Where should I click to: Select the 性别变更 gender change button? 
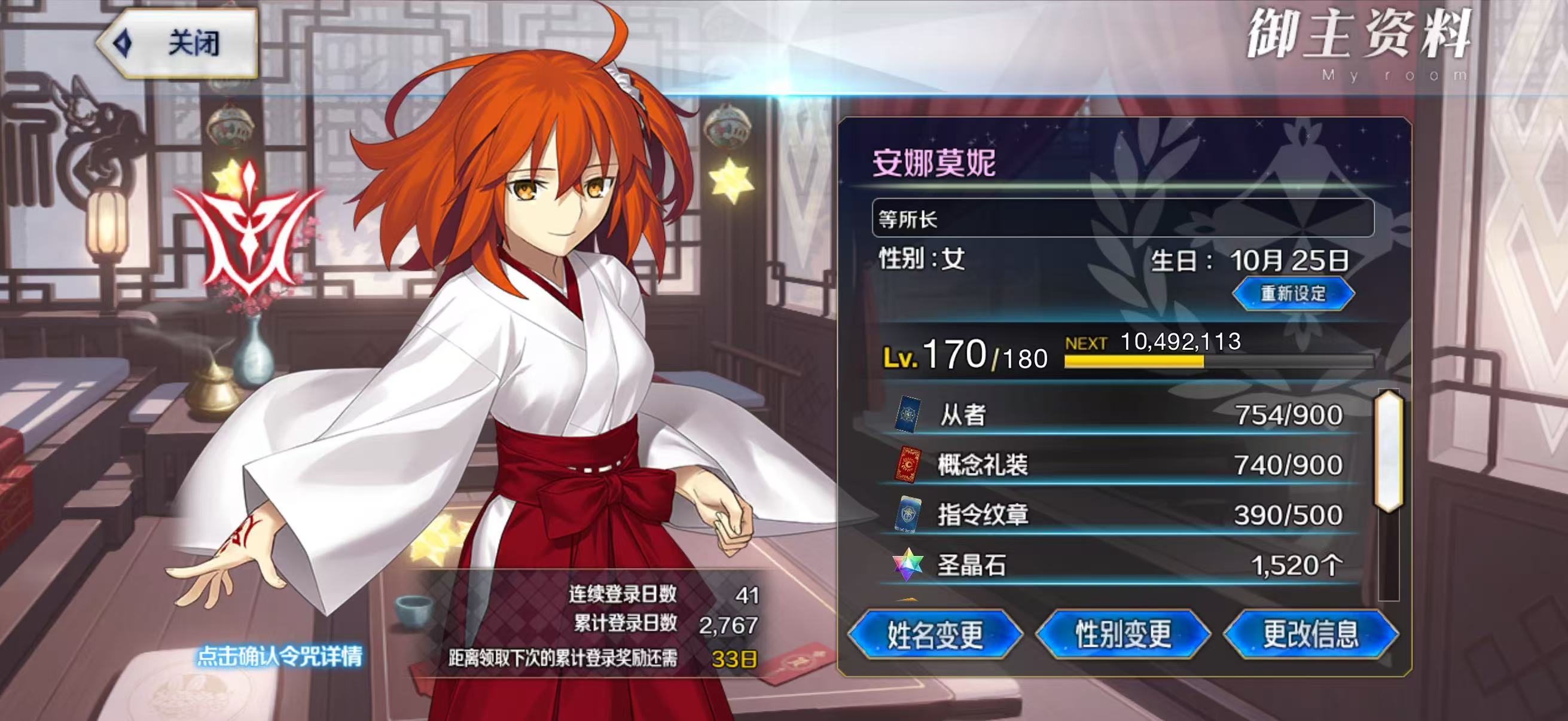(x=1123, y=634)
